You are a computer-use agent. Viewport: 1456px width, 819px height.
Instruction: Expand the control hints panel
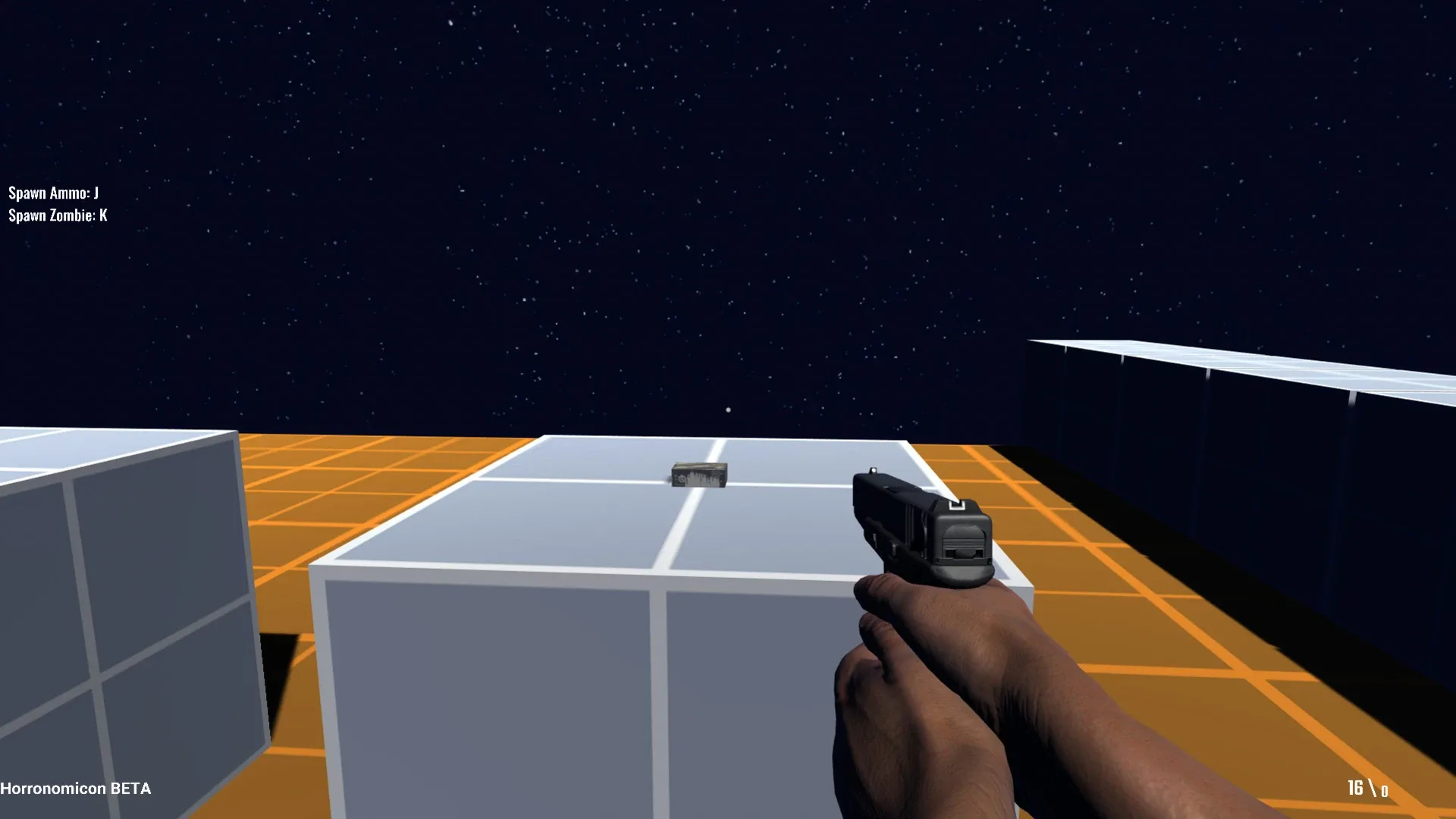[x=57, y=205]
